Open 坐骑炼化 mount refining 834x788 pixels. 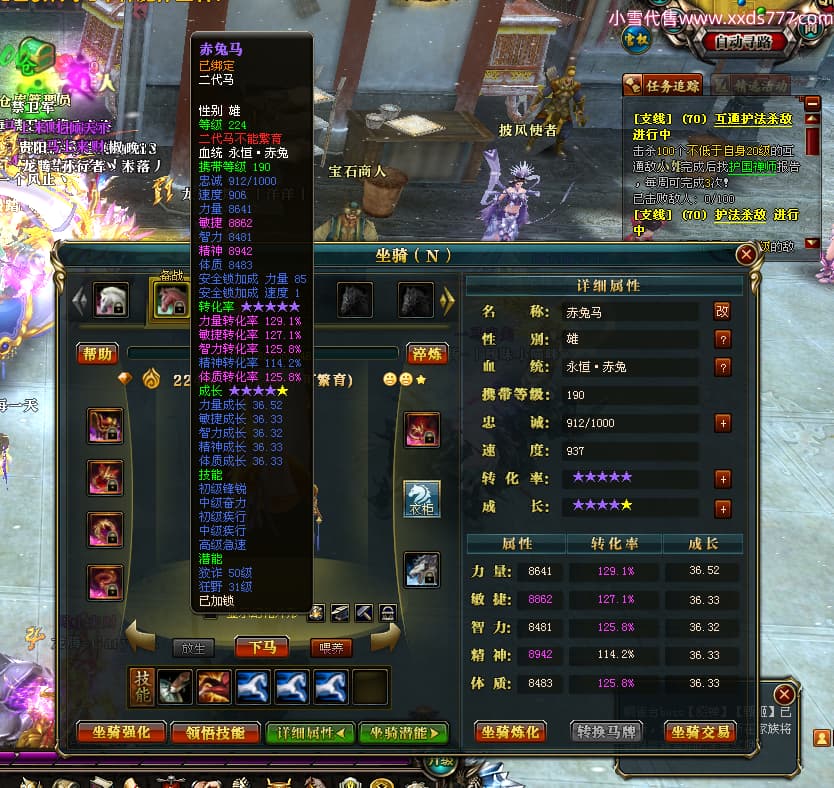(x=510, y=733)
